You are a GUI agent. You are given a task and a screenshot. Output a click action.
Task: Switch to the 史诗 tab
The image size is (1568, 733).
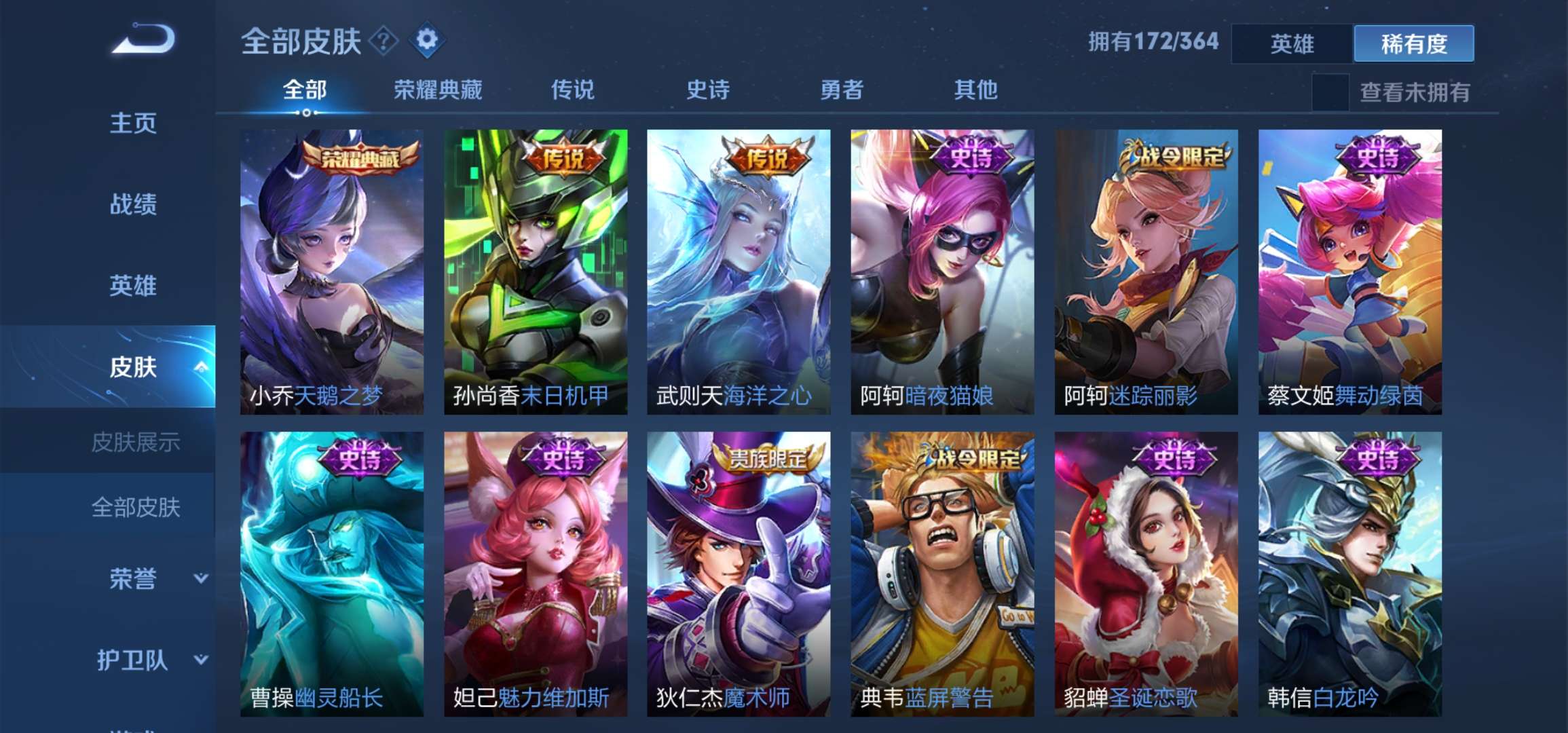(x=706, y=90)
